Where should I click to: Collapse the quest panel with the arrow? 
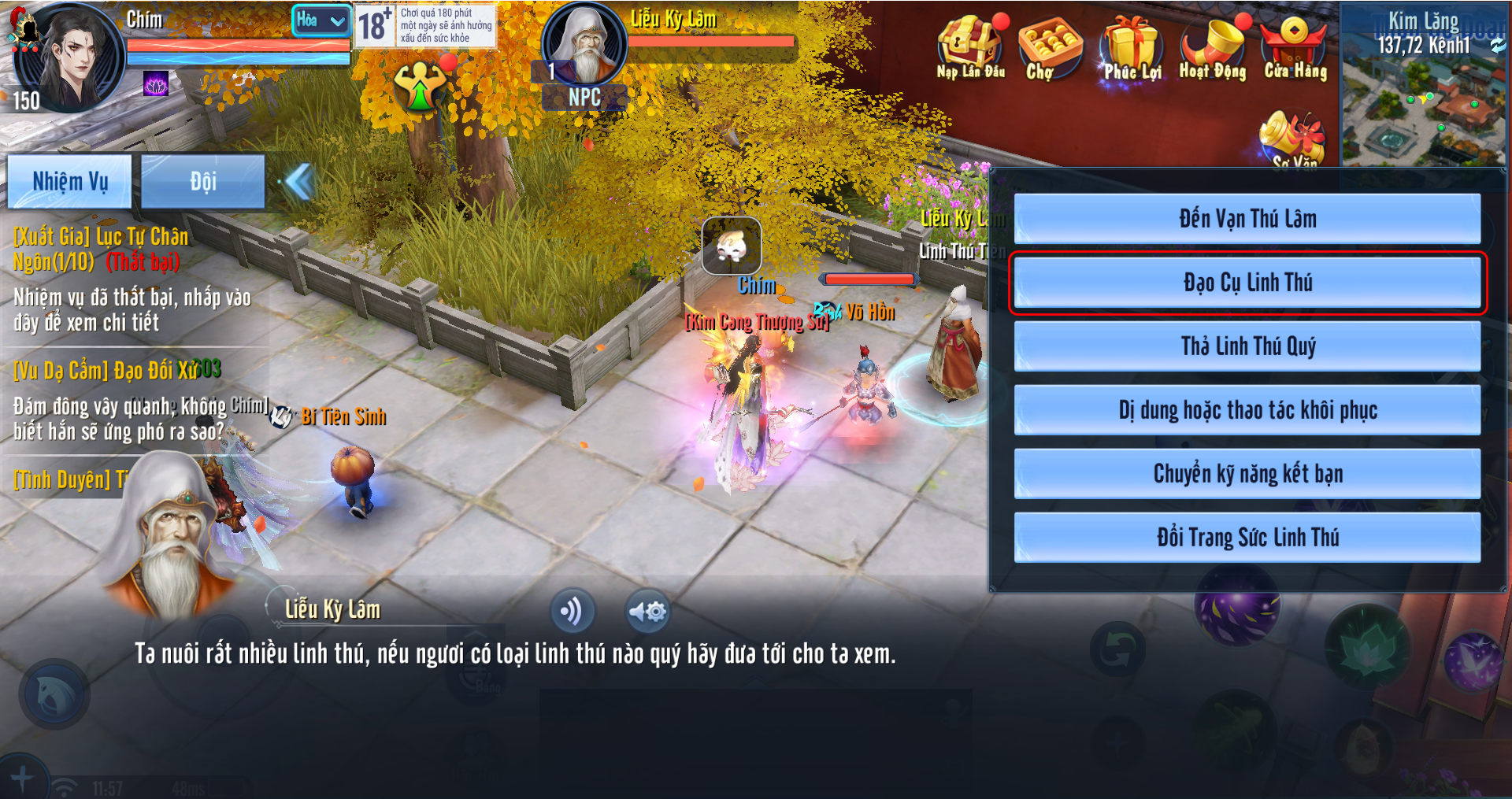299,182
